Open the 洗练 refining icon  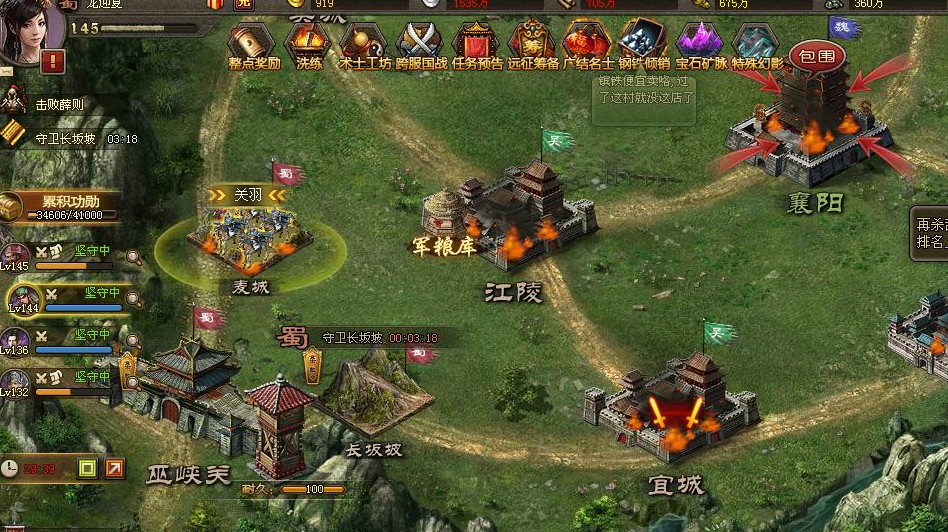308,43
